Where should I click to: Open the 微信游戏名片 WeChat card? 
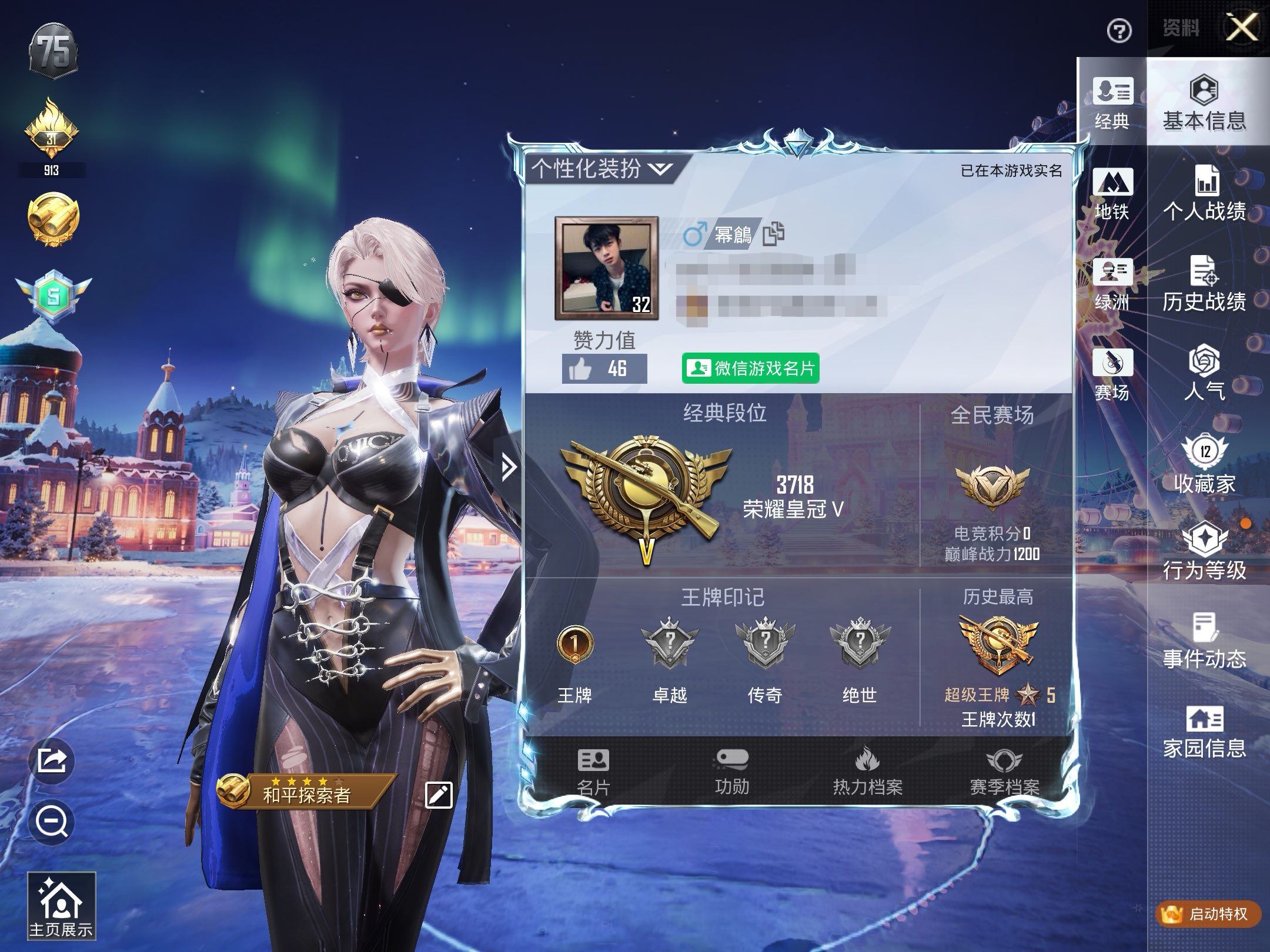[750, 368]
